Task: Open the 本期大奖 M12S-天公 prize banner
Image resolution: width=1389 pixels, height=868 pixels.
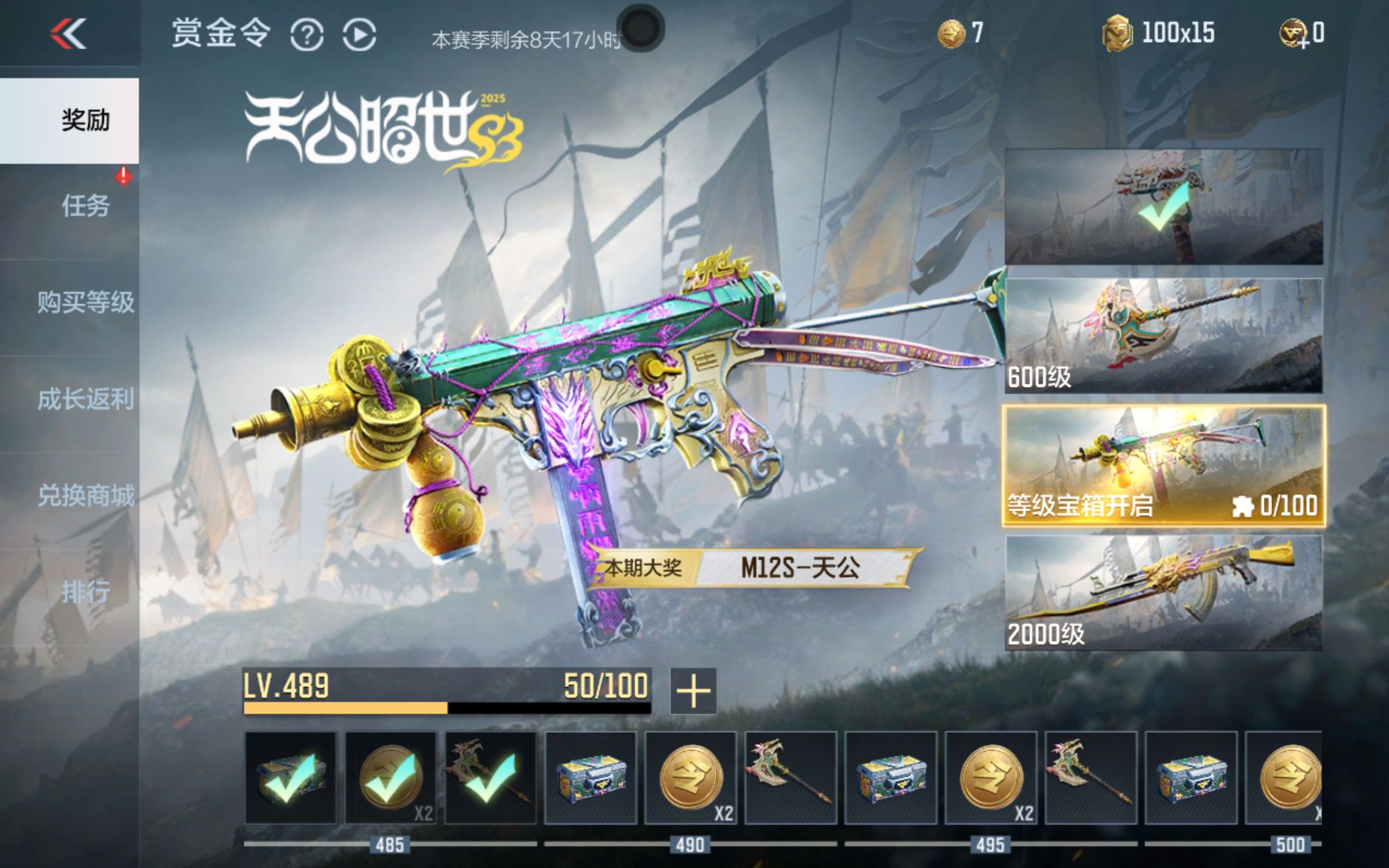Action: point(753,569)
